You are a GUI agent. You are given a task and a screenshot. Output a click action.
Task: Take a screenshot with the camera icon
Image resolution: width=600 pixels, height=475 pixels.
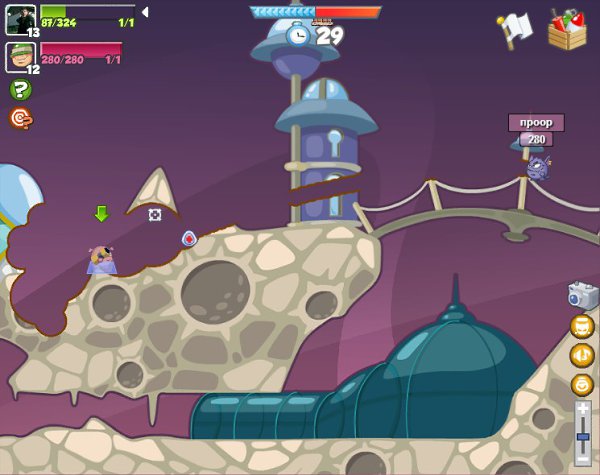pos(582,295)
